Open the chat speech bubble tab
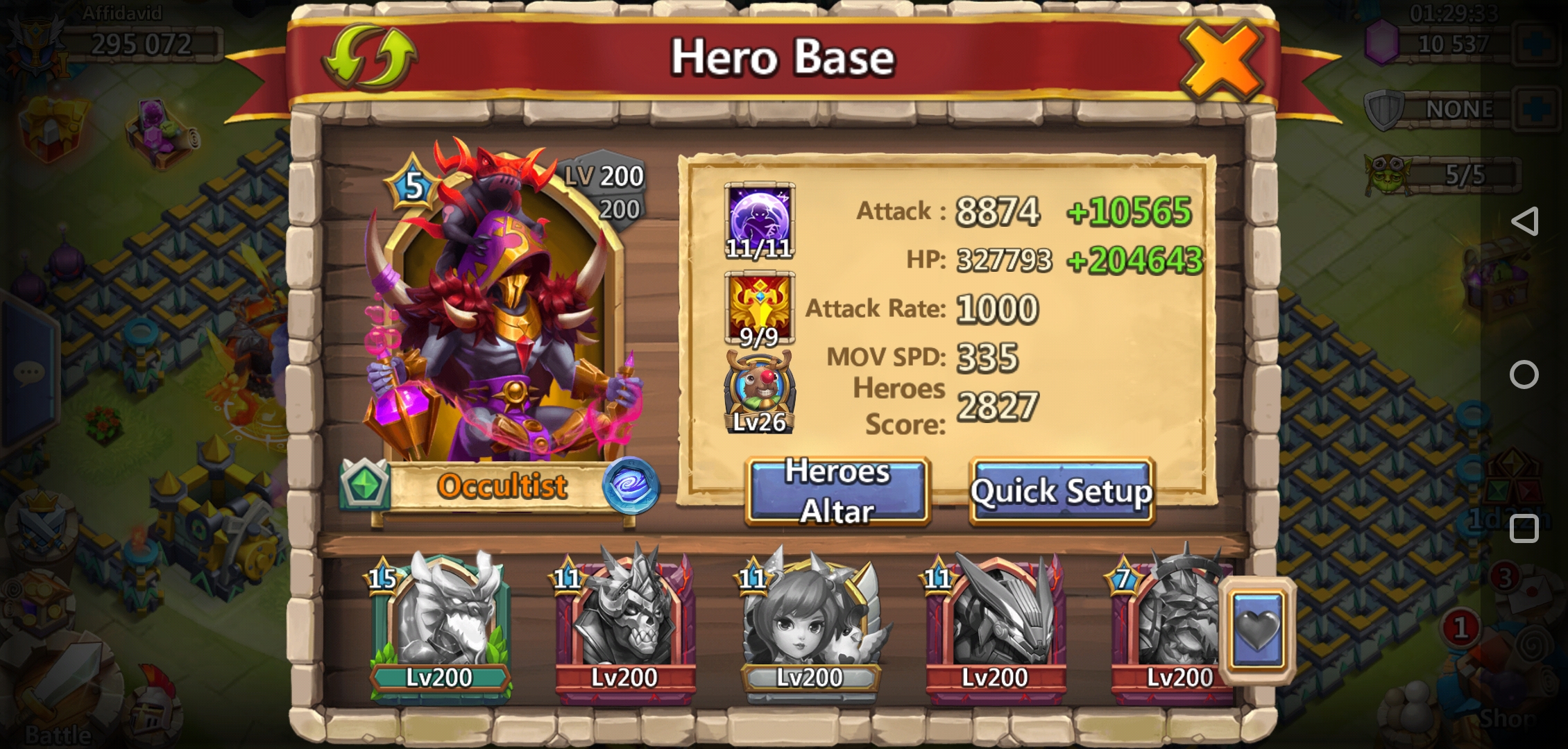The image size is (1568, 749). (29, 374)
